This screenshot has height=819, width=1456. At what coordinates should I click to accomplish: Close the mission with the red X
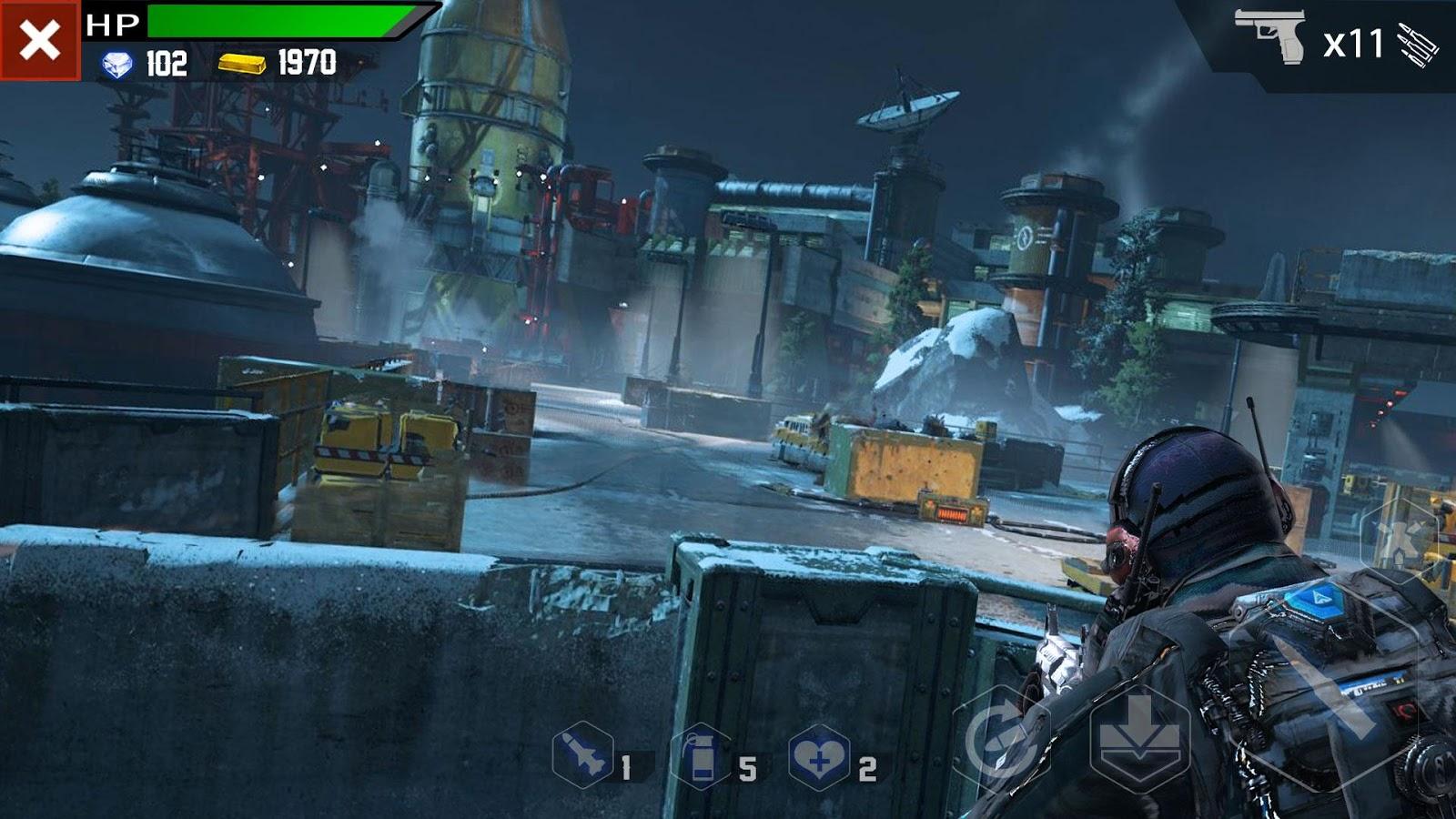40,41
